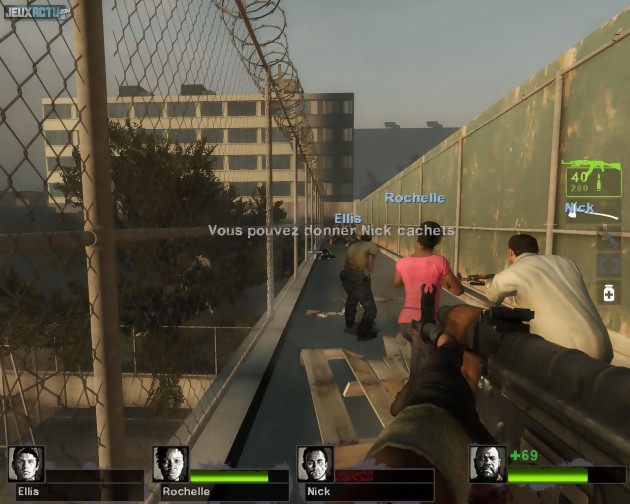Image resolution: width=630 pixels, height=504 pixels.
Task: Select the pain pills bottle slot
Action: (x=608, y=292)
